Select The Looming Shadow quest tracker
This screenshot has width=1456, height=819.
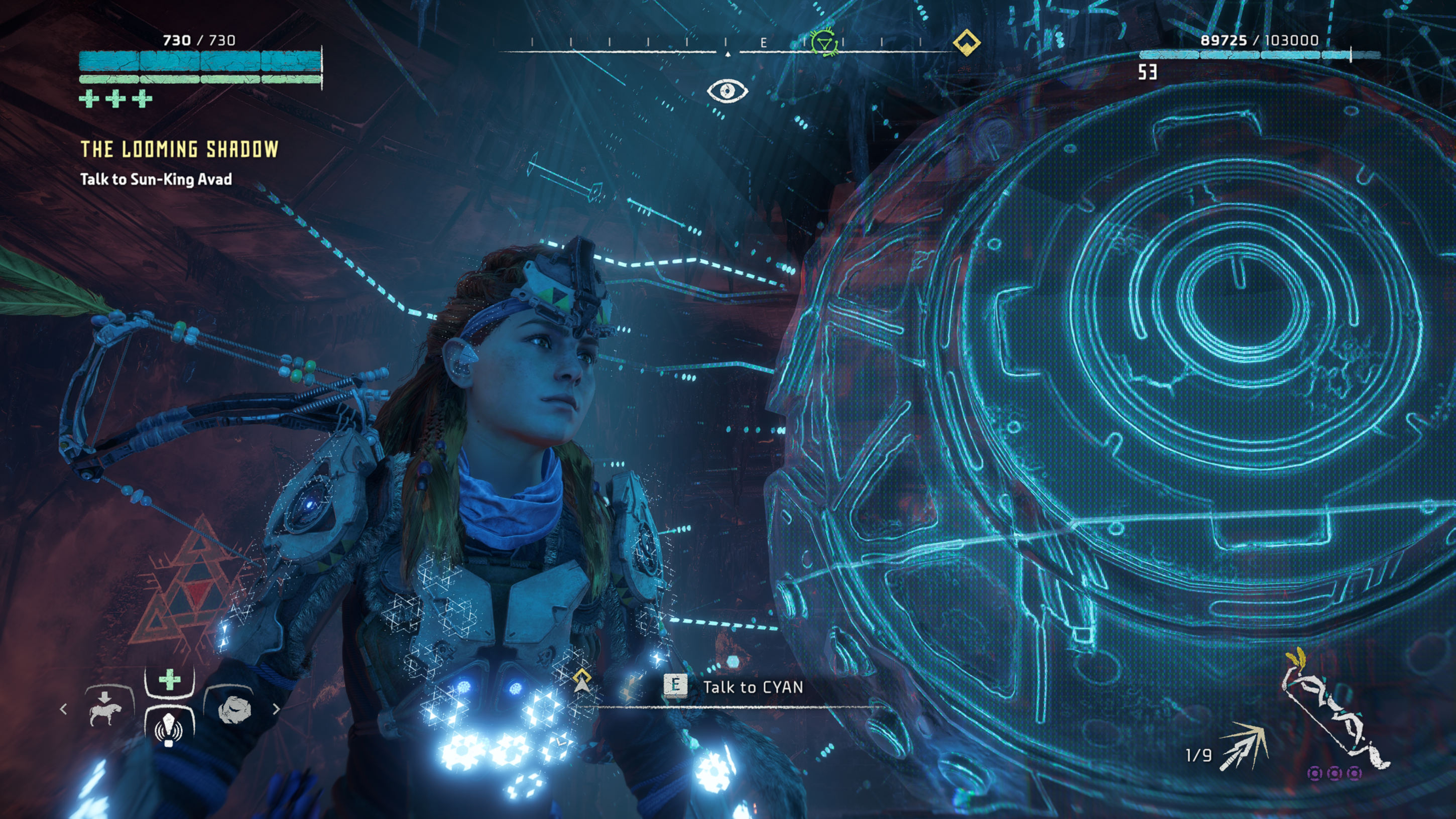(x=179, y=149)
